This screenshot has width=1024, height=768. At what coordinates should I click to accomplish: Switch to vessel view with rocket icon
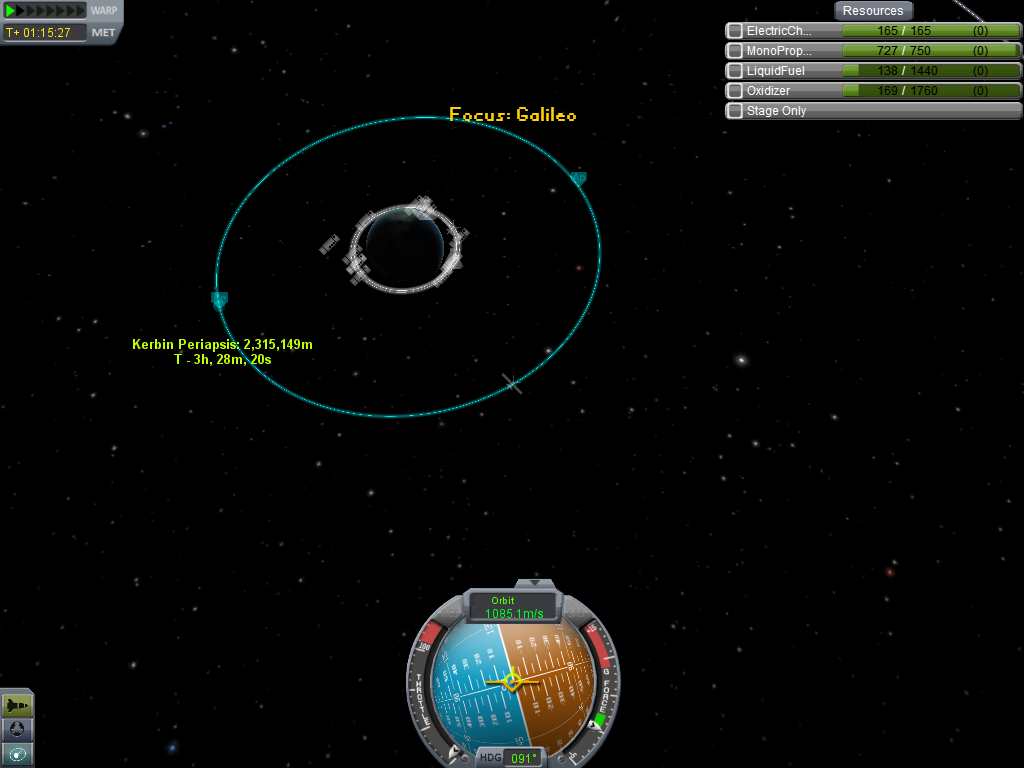coord(17,705)
